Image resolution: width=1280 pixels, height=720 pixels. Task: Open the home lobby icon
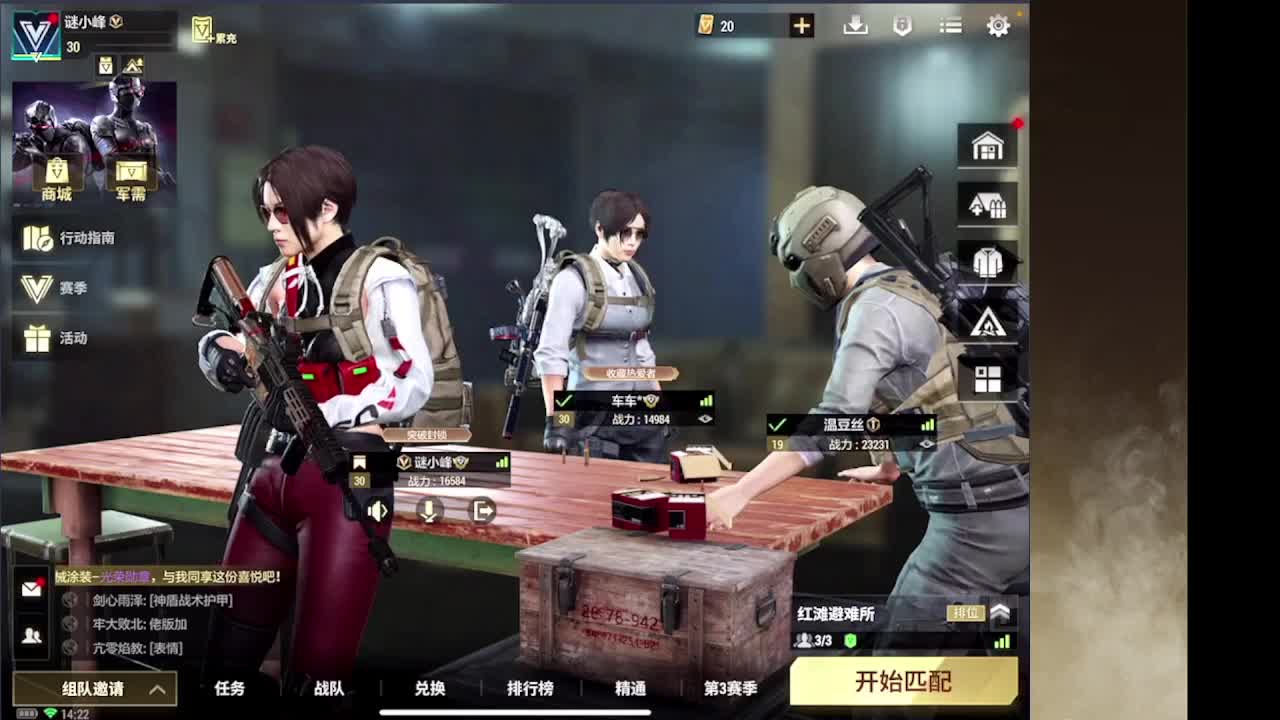(988, 146)
